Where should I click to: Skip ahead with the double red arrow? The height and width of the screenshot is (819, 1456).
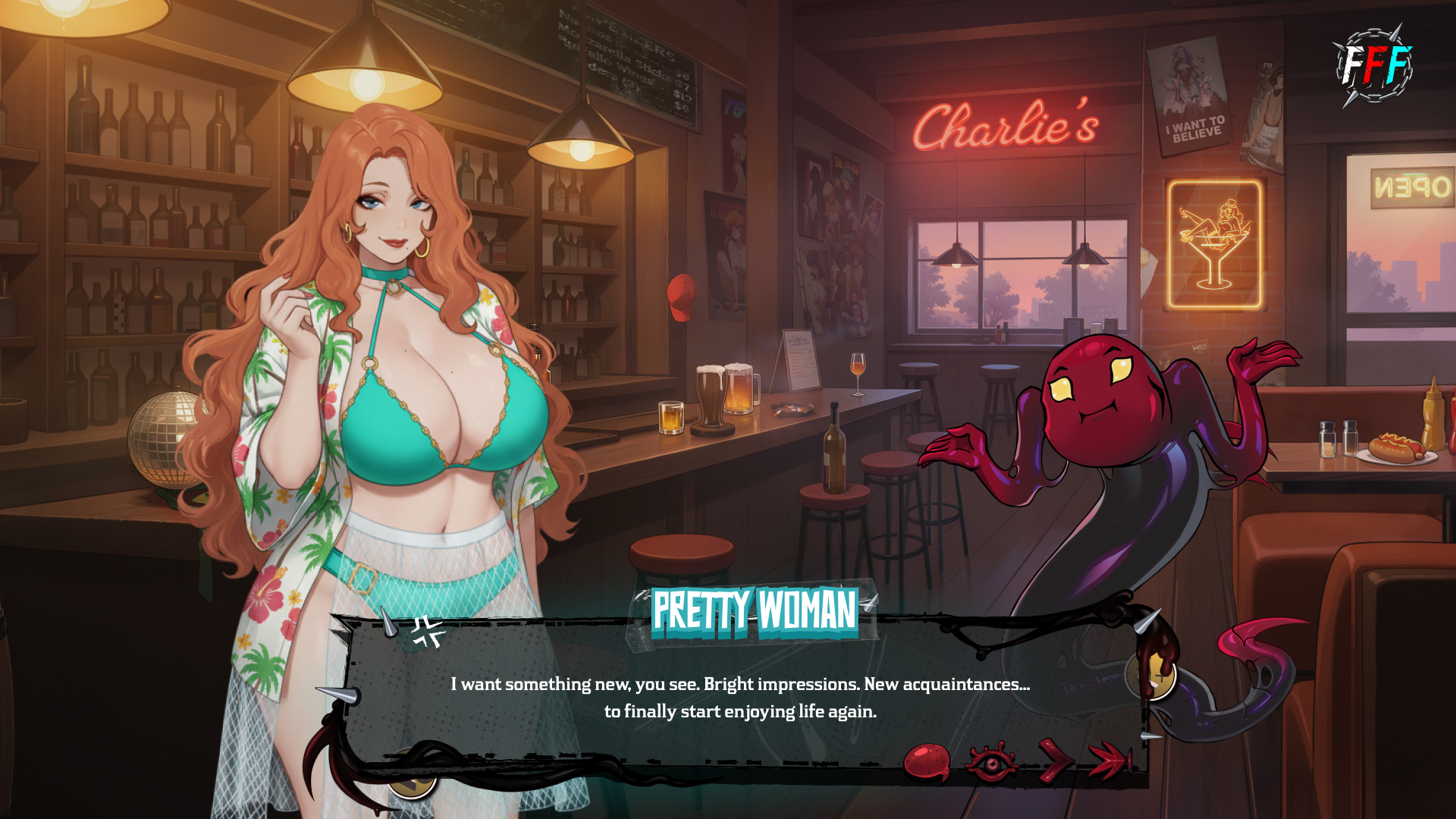tap(1109, 760)
